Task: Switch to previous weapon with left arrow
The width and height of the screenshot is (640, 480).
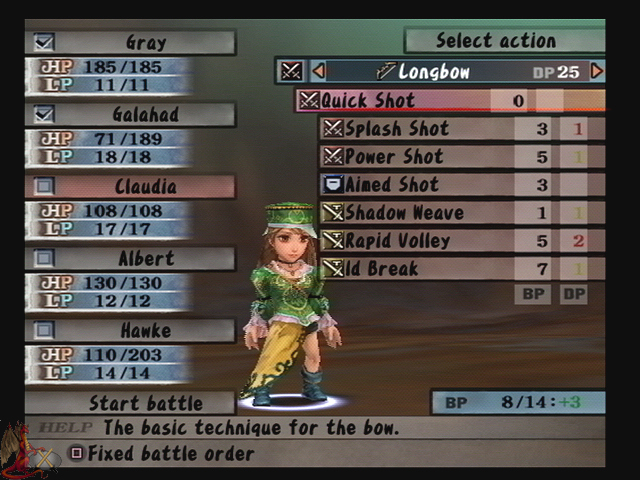Action: pos(319,71)
